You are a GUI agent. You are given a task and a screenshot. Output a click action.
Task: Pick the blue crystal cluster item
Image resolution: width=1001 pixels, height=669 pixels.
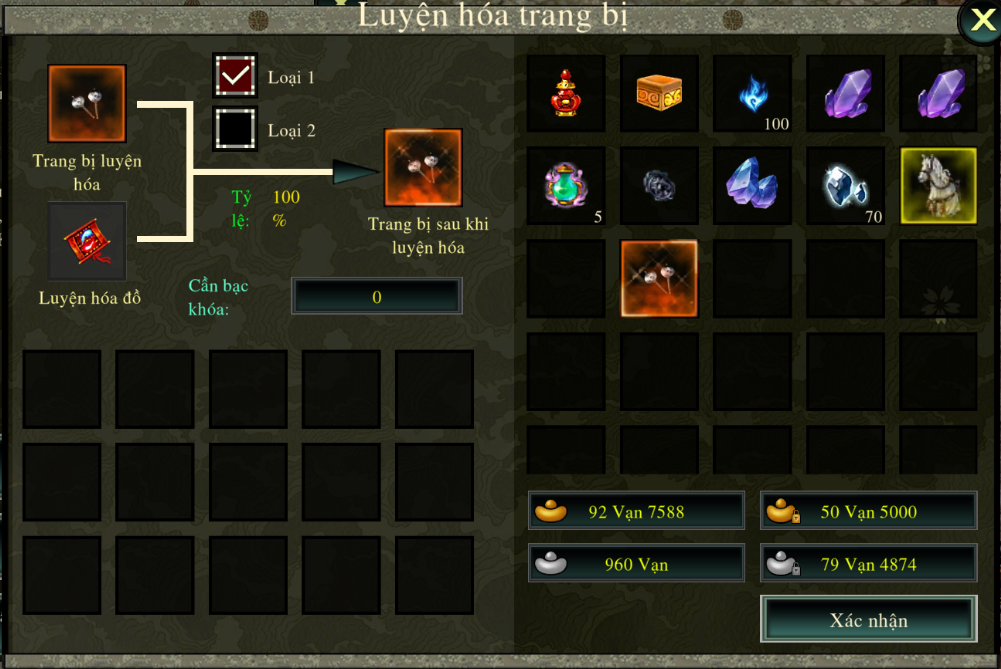tap(752, 186)
